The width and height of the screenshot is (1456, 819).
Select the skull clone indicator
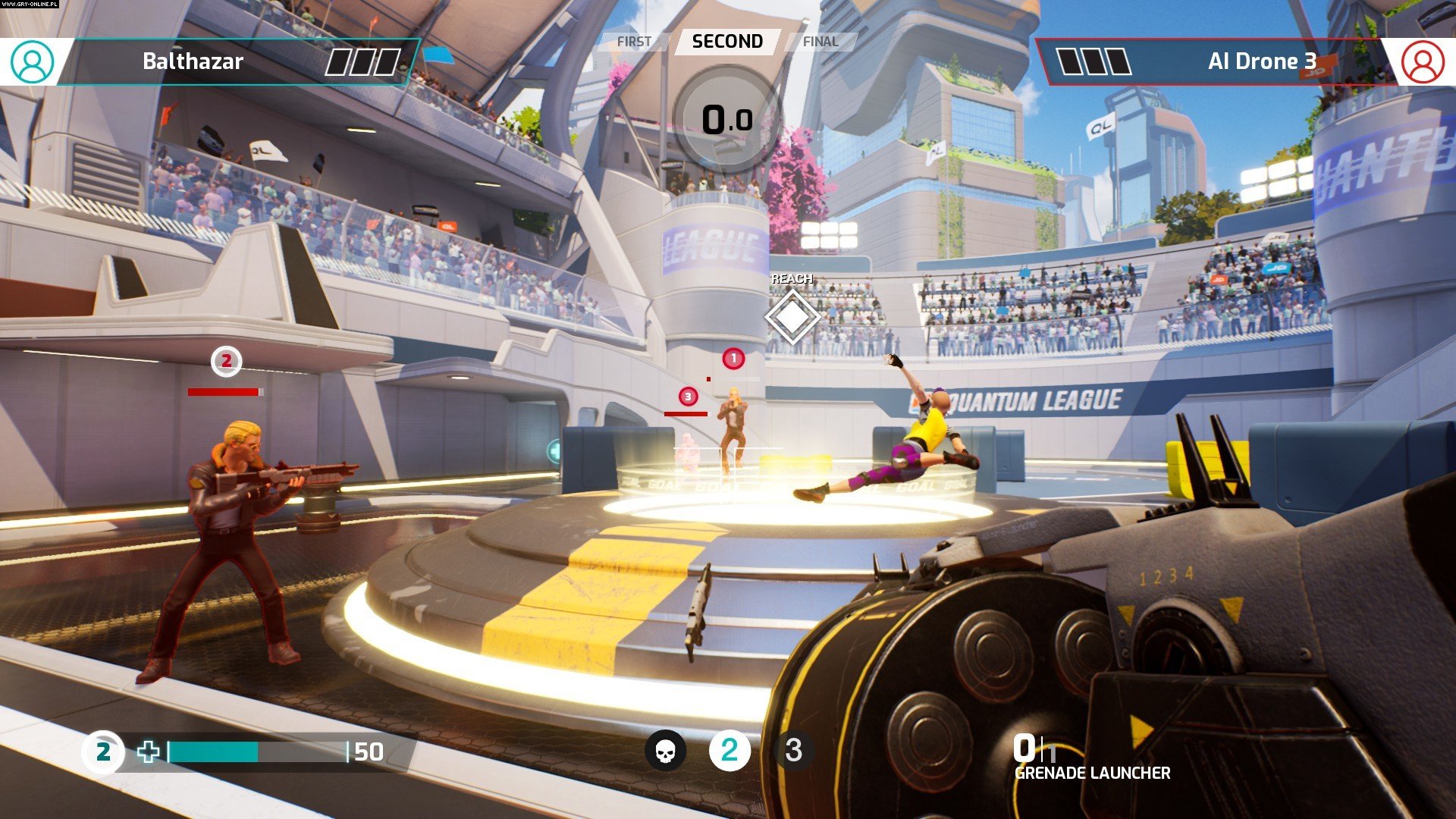665,751
